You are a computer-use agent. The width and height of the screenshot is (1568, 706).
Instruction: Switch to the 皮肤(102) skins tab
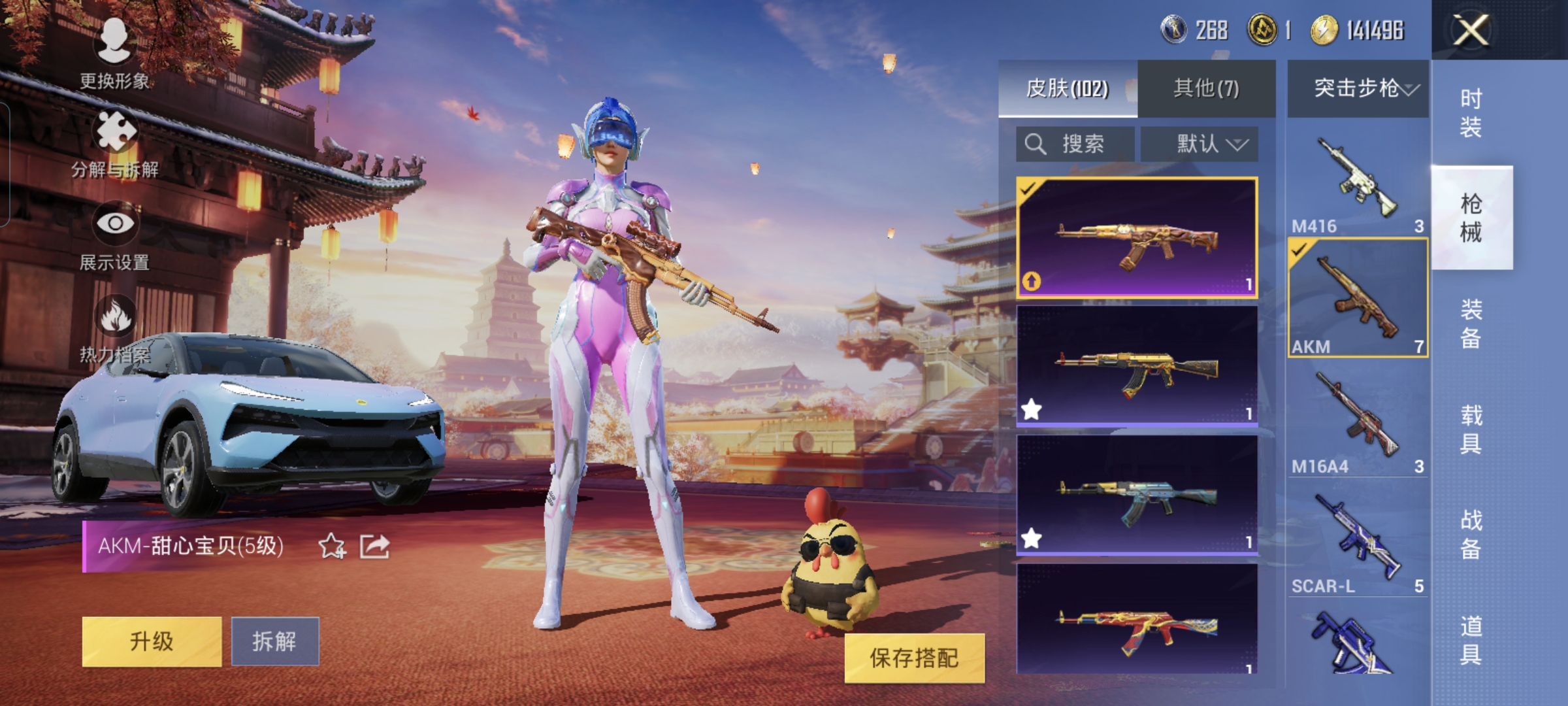[1068, 88]
